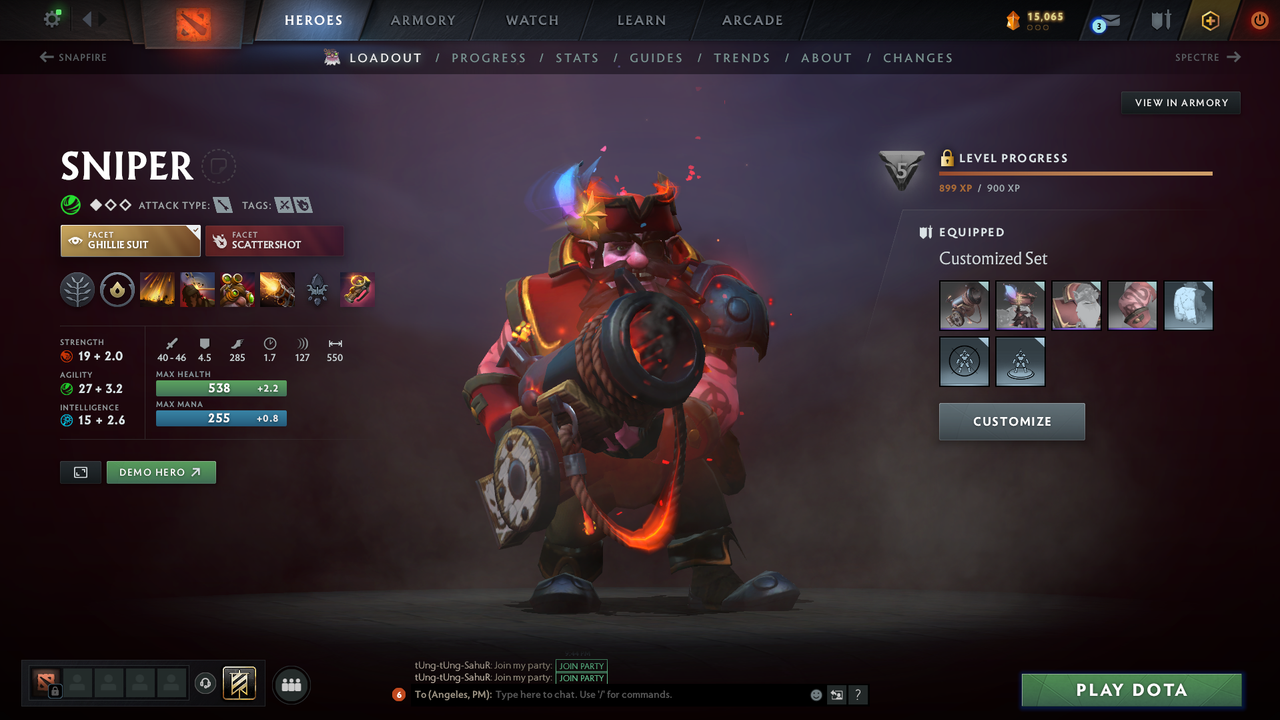Switch to the Progress tab
The image size is (1280, 720).
point(489,57)
